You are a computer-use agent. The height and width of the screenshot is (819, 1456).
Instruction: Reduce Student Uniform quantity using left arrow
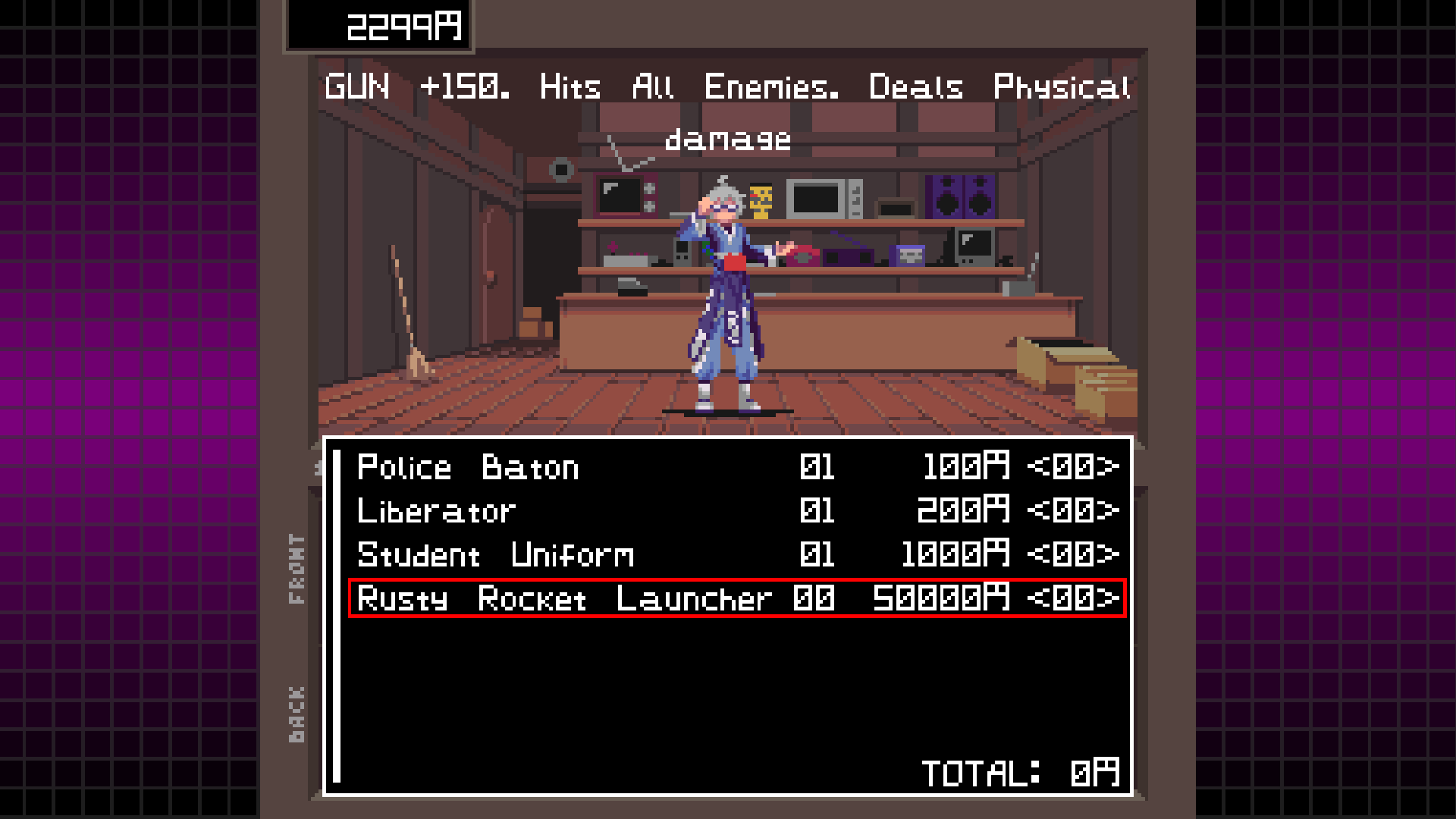[1037, 555]
